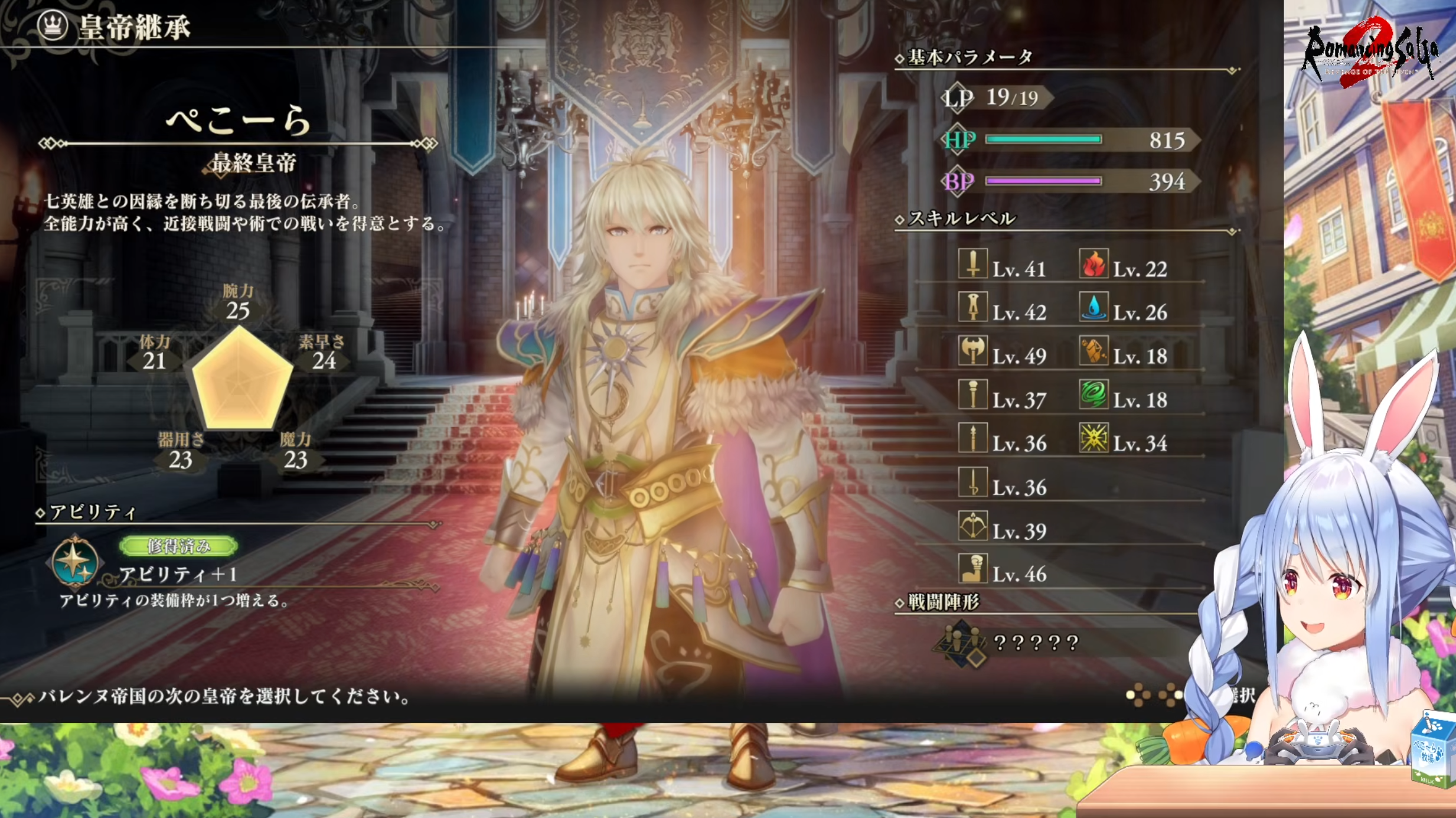Click the club skill icon at Lv. 37
1456x818 pixels.
tap(972, 395)
